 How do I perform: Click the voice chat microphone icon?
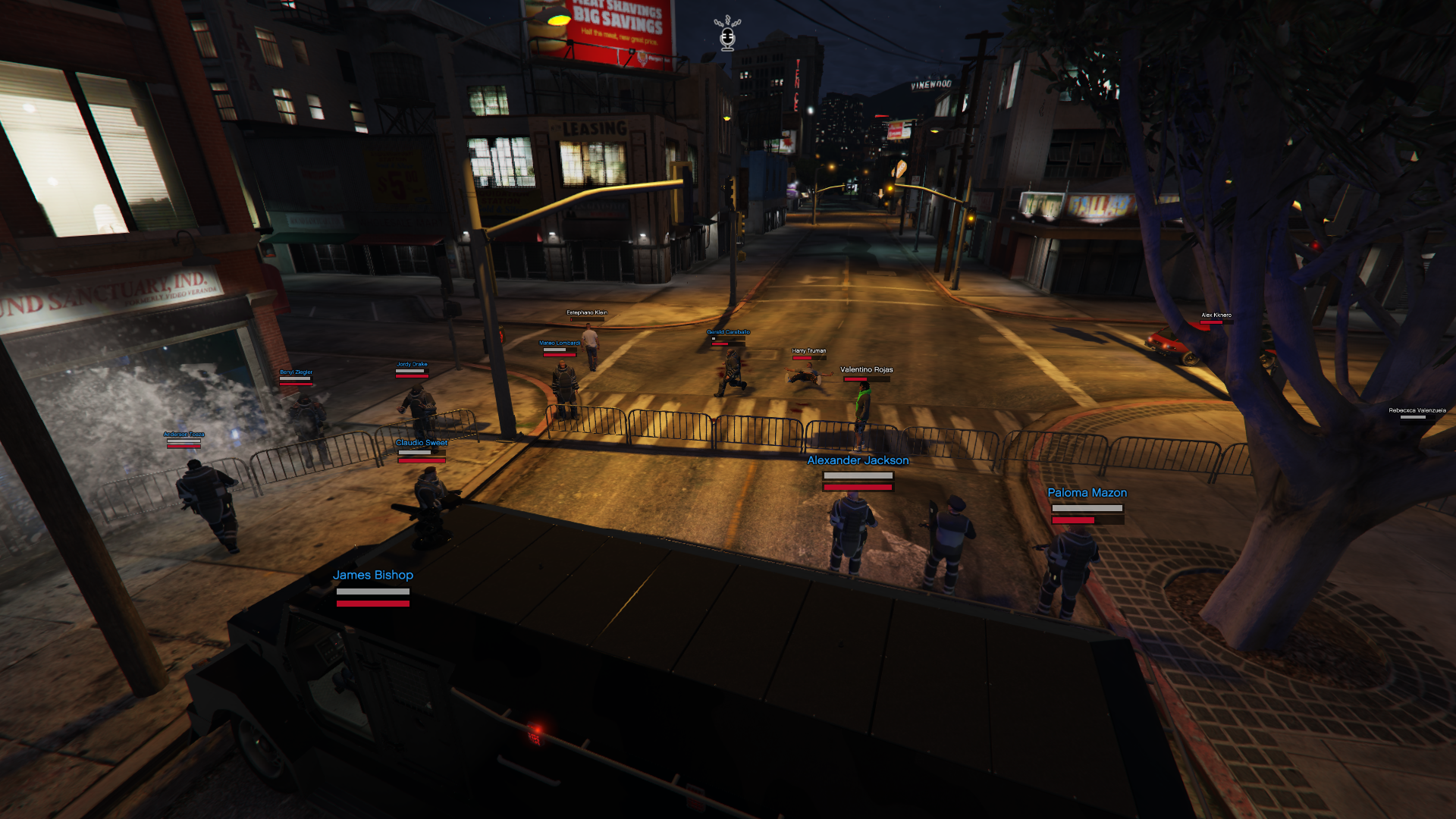coord(727,34)
